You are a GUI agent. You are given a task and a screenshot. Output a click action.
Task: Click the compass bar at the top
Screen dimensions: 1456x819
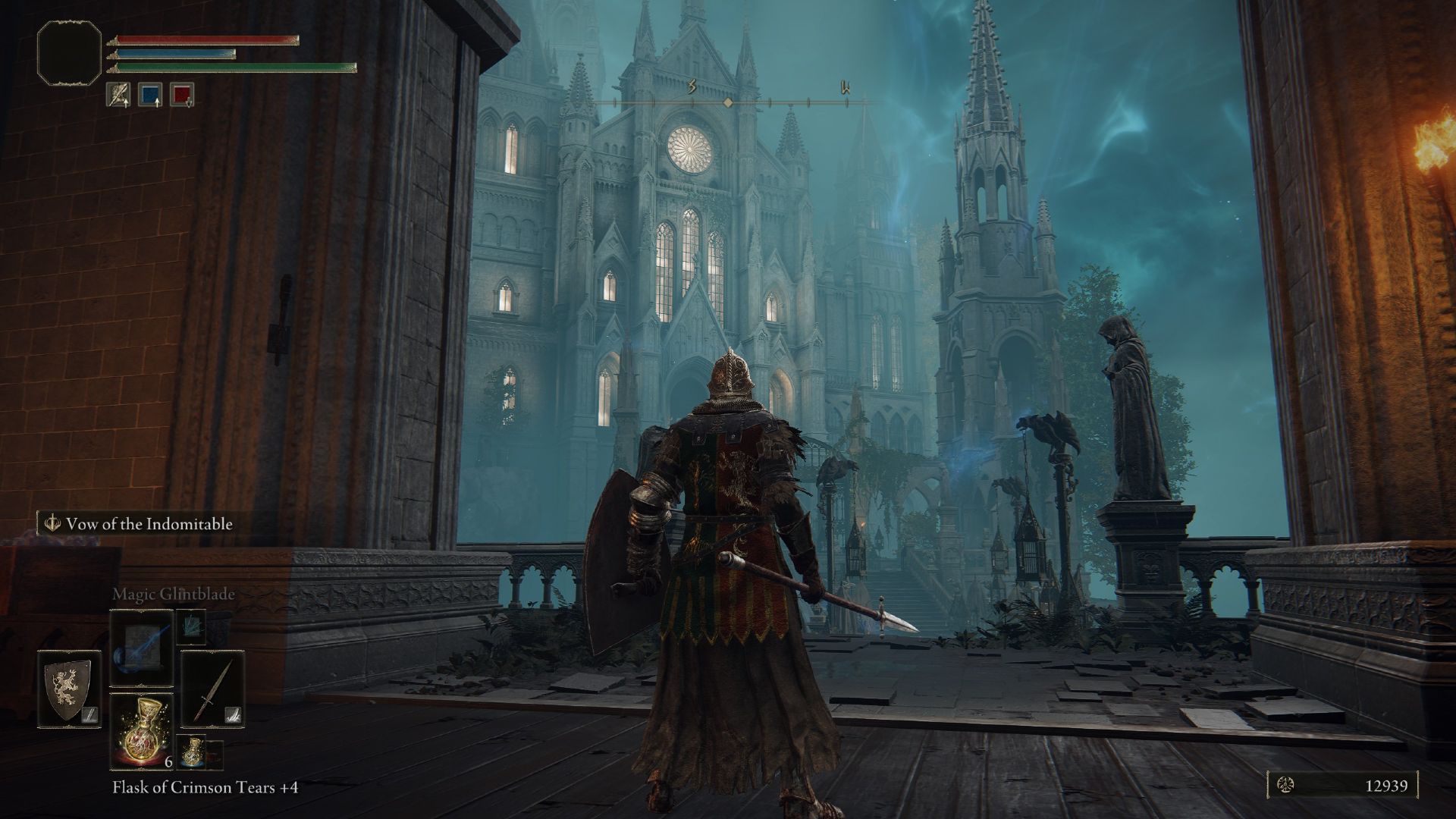728,102
